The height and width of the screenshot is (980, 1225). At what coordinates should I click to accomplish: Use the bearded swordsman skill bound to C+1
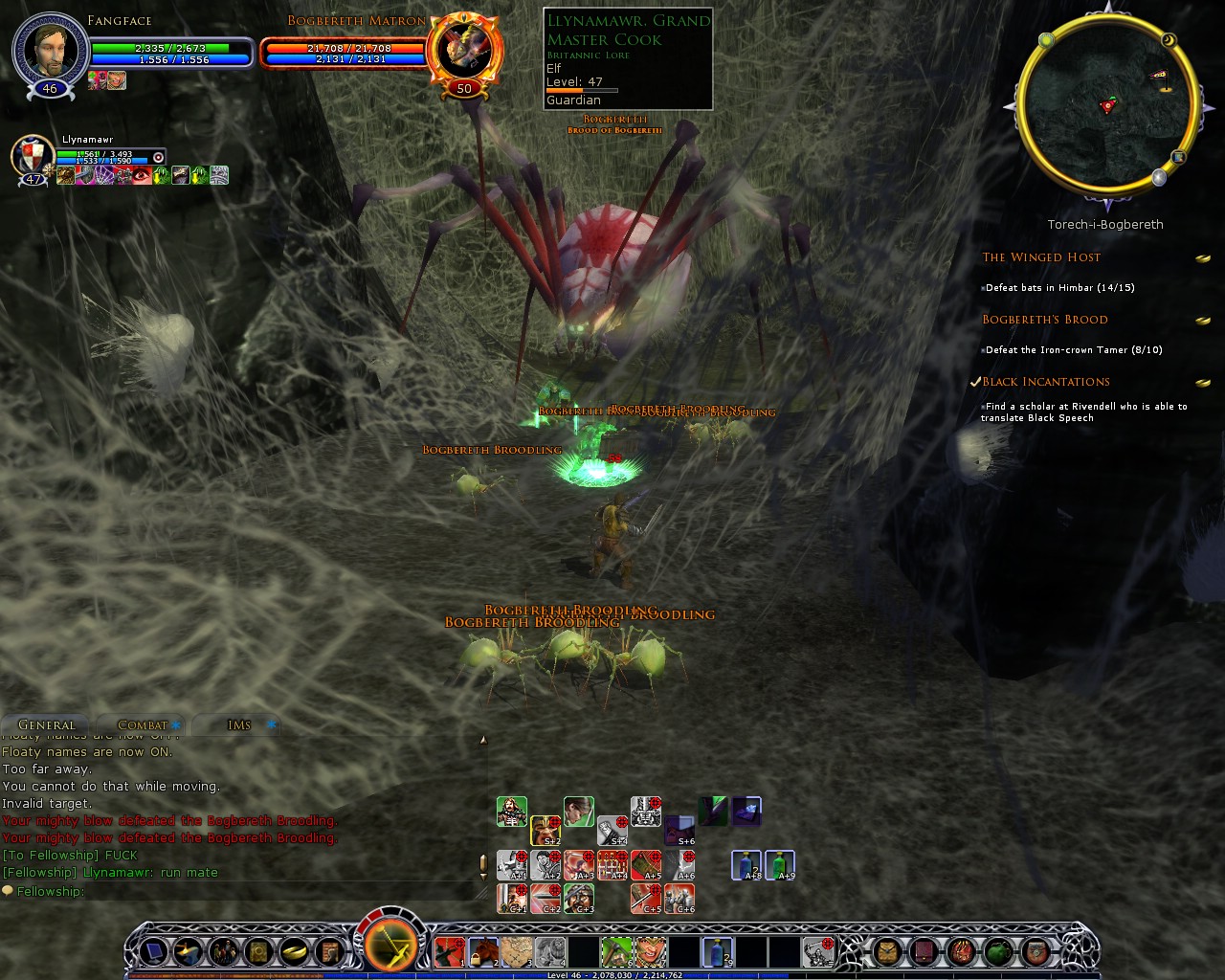point(512,899)
